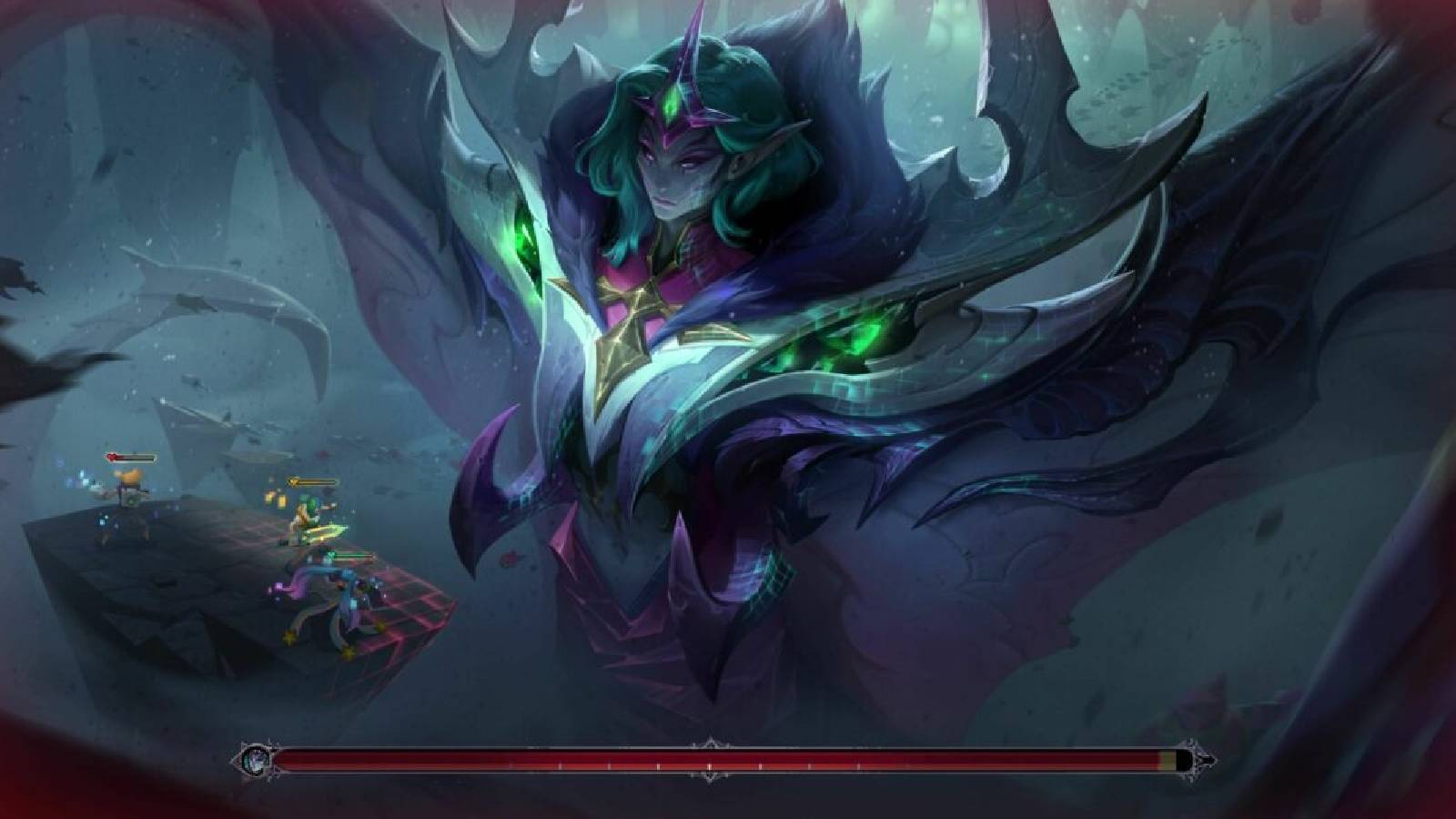Screen dimensions: 1456x819
Task: Click the green gem icon above the blue unit
Action: coord(331,554)
